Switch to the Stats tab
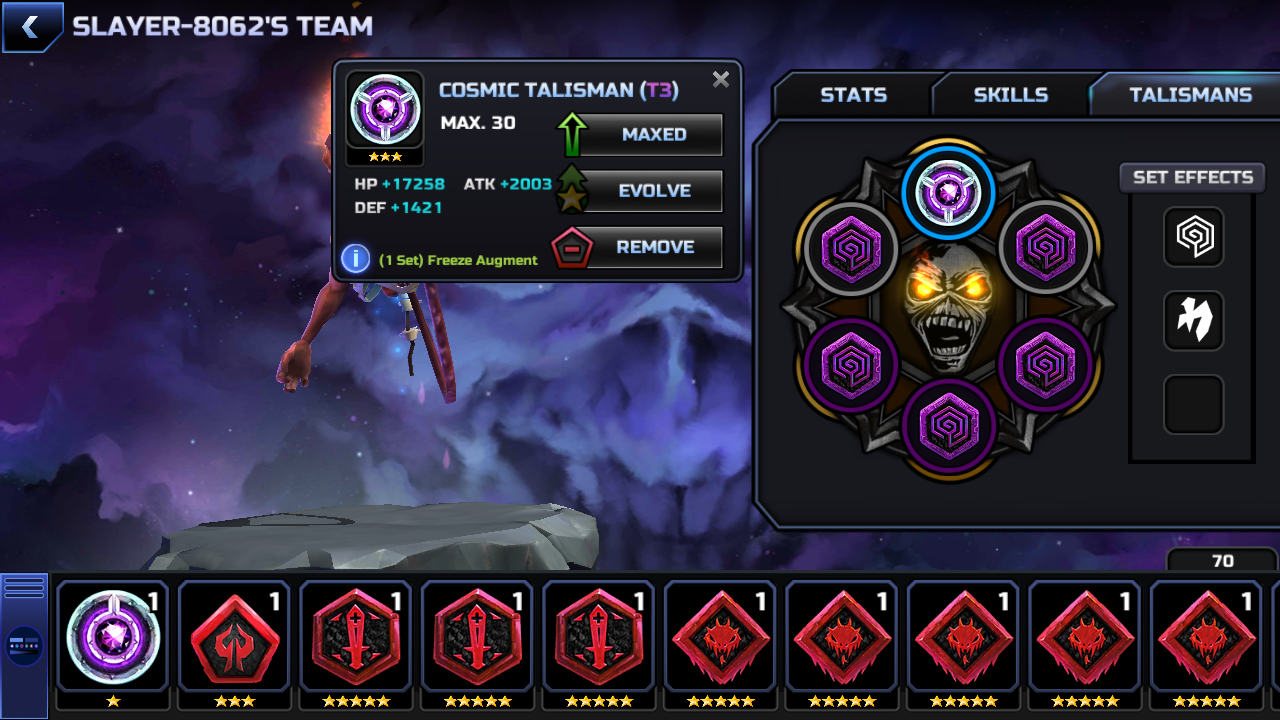The width and height of the screenshot is (1280, 720). click(x=853, y=95)
